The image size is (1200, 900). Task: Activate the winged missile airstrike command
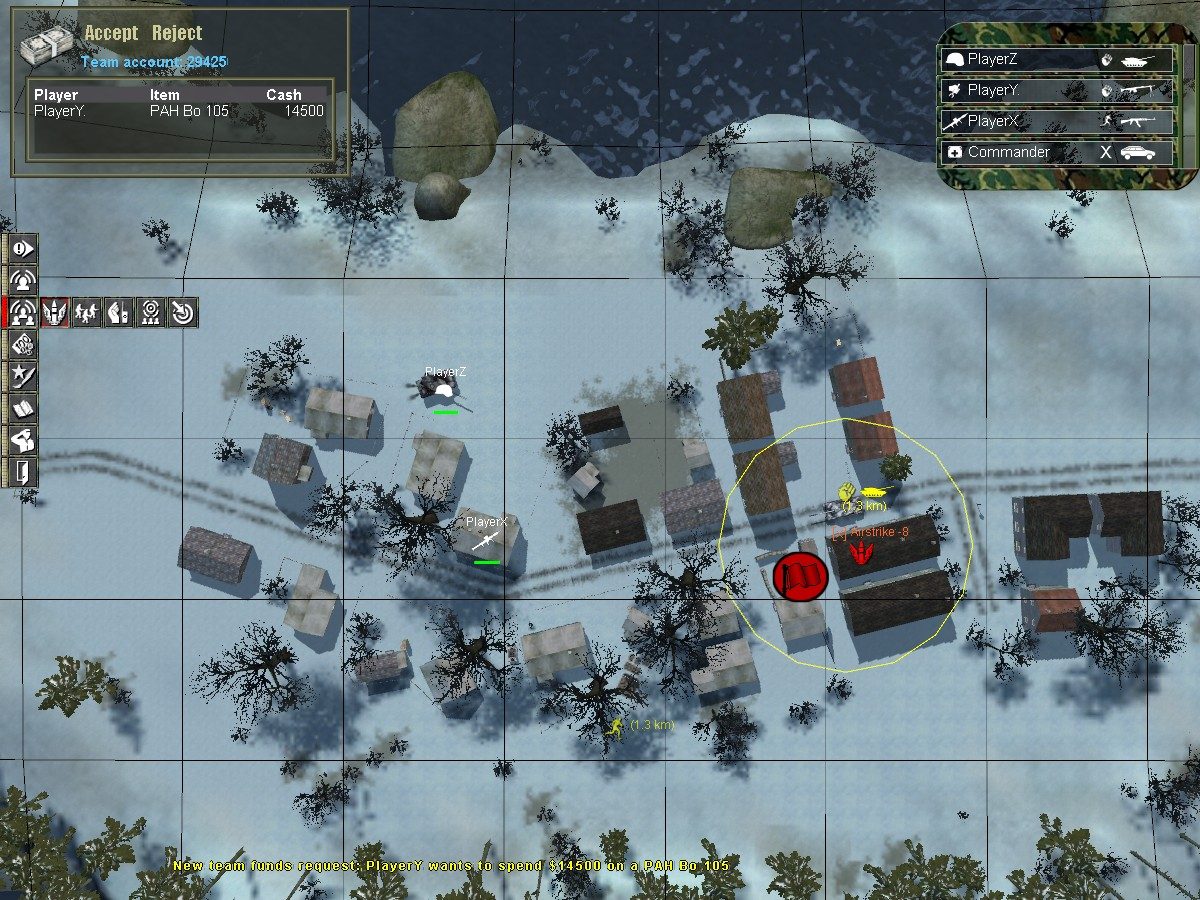point(54,313)
